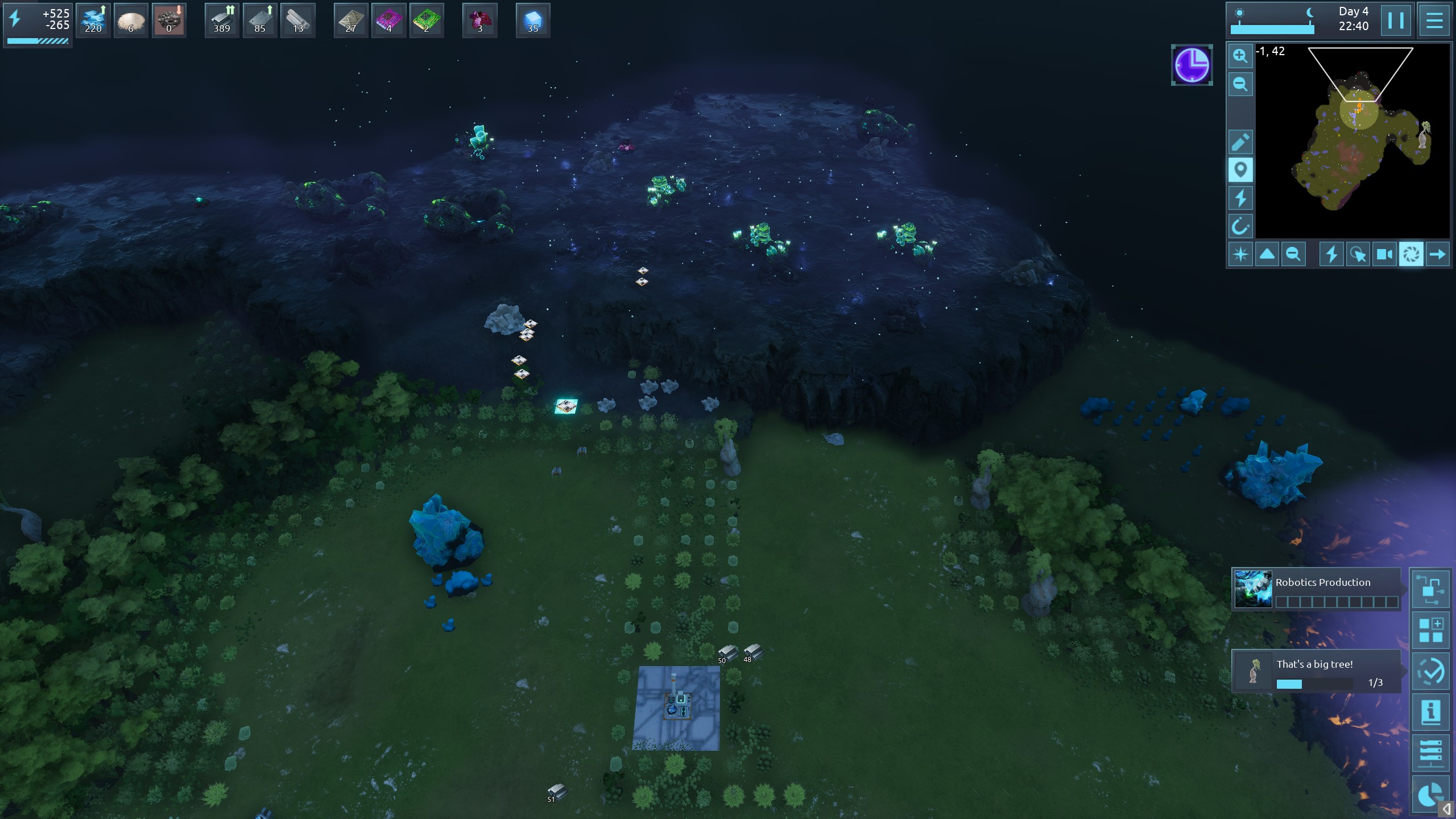The image size is (1456, 819).
Task: Select the blue crystal resource slot showing 220
Action: [93, 20]
